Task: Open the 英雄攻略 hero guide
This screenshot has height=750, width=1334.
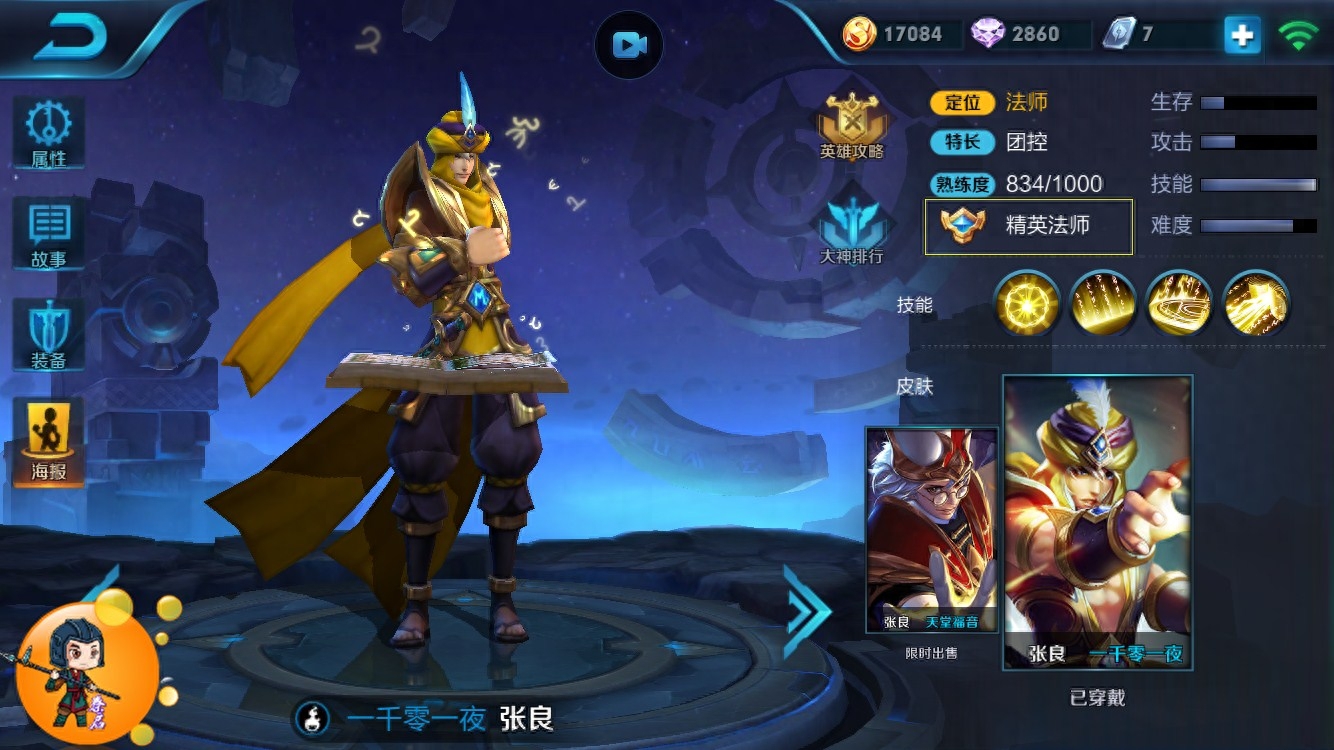Action: coord(852,126)
